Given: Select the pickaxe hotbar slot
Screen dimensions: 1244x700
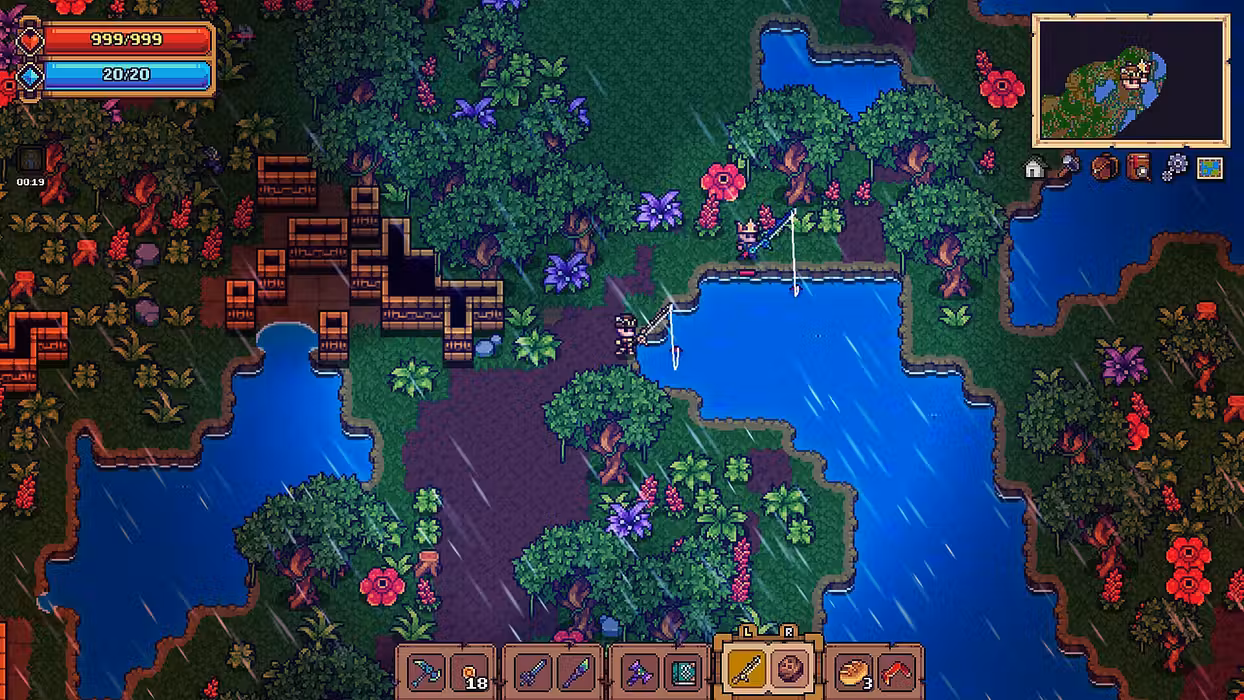Looking at the screenshot, I should (424, 671).
